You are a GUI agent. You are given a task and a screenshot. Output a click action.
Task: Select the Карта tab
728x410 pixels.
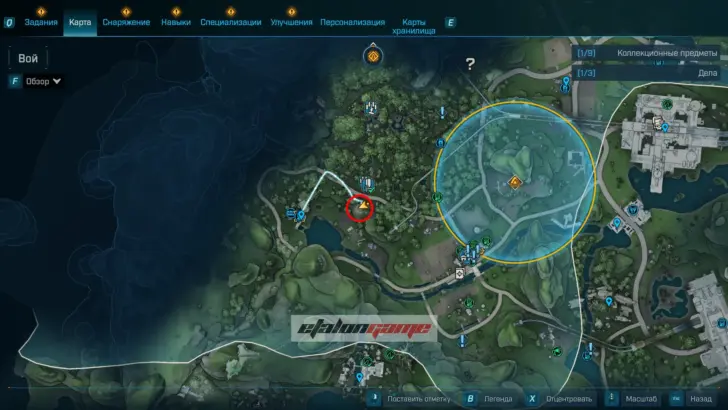point(80,22)
